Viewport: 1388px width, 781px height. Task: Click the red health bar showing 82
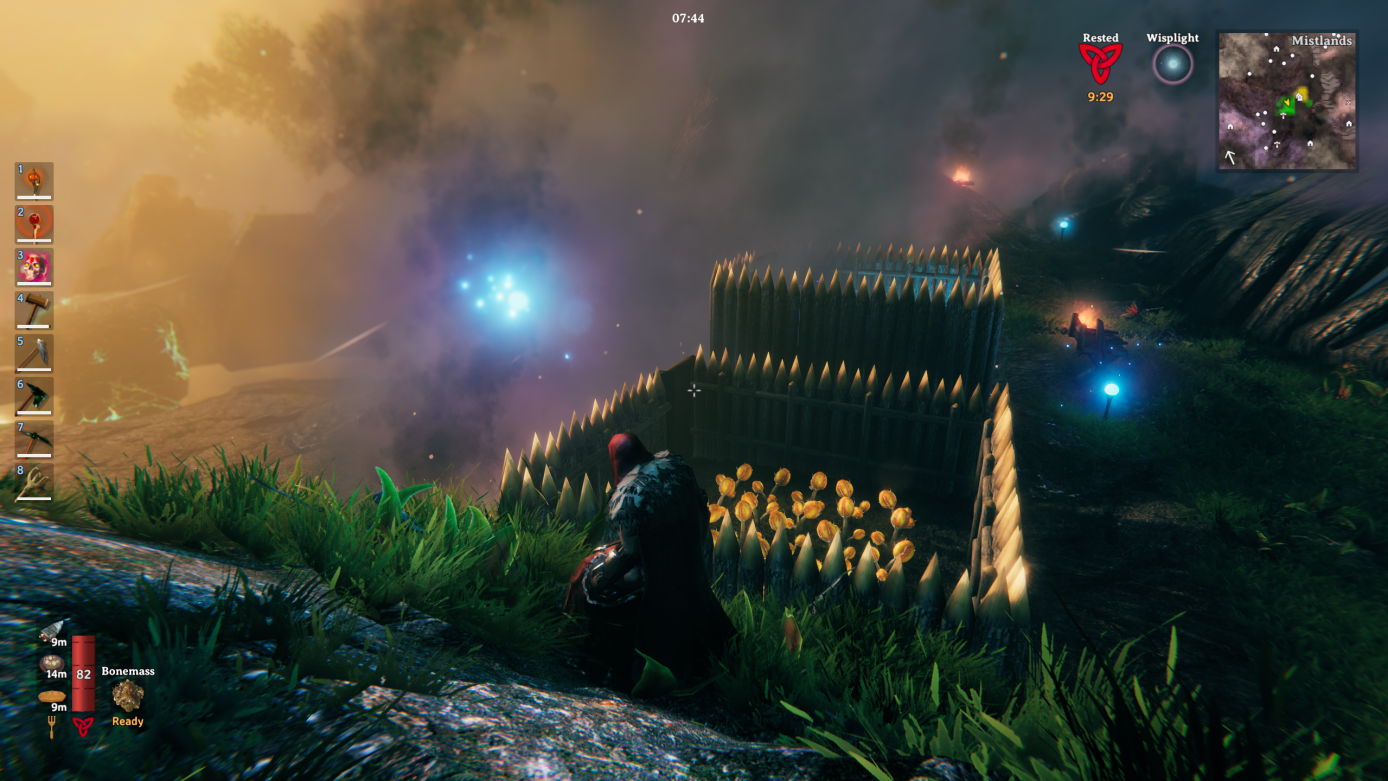[x=83, y=672]
